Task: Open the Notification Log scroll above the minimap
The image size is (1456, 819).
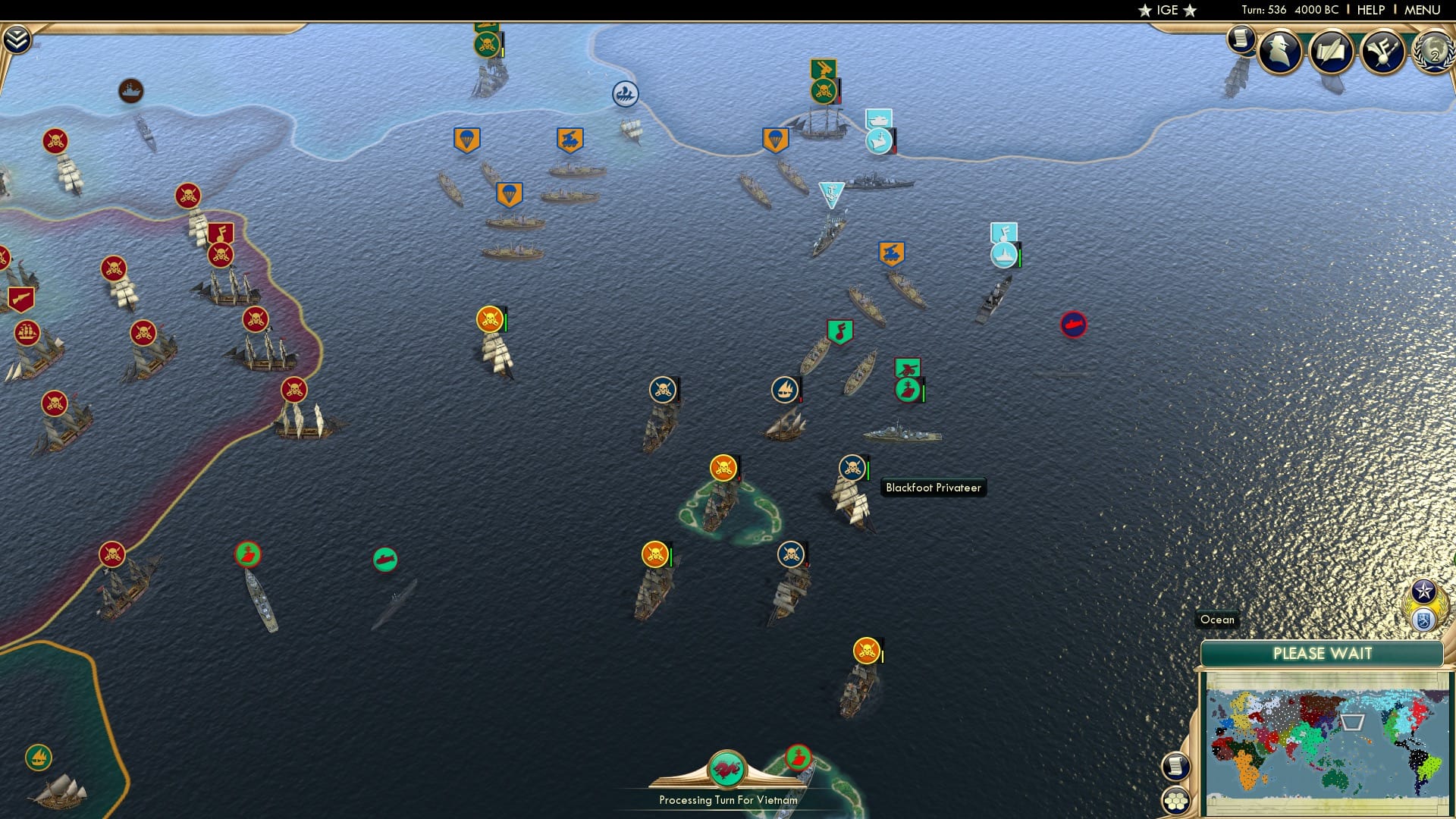Action: click(x=1175, y=768)
